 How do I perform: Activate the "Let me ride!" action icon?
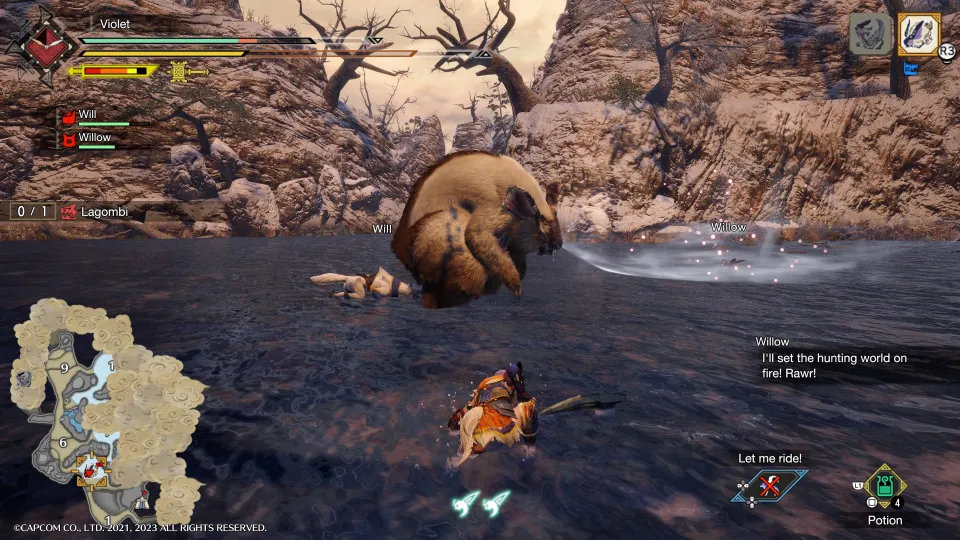click(769, 487)
